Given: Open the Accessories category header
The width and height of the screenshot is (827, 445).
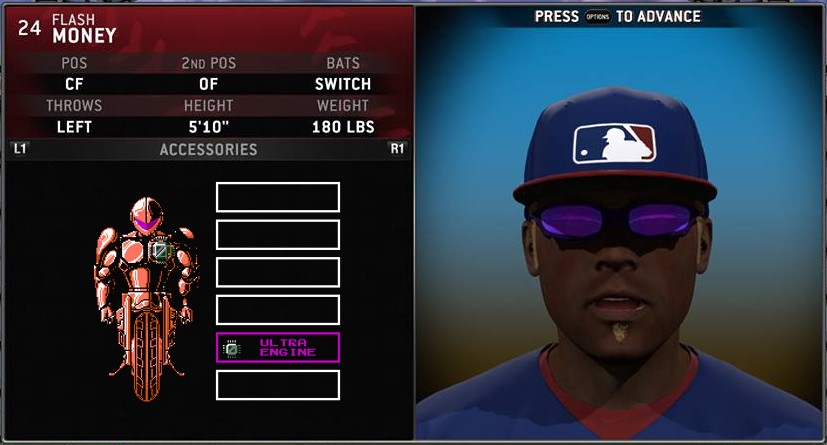Looking at the screenshot, I should pos(208,150).
